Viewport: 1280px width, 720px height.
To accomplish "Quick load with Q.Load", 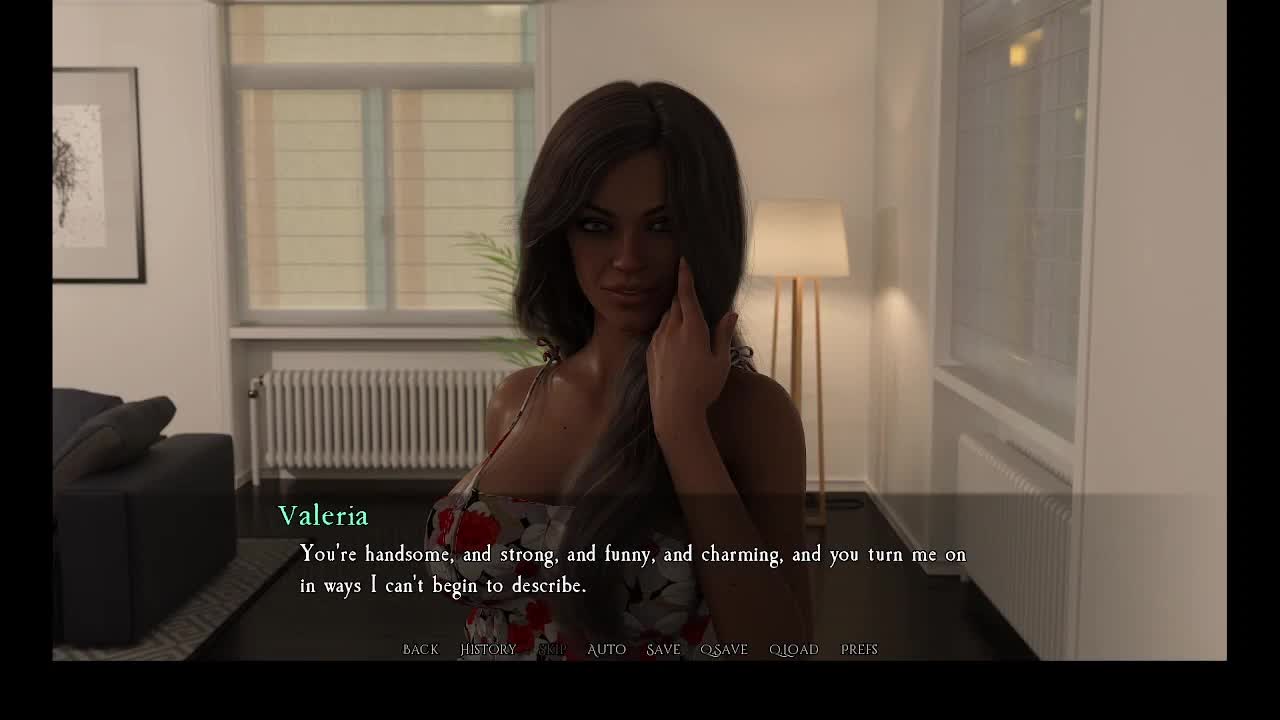I will (794, 650).
